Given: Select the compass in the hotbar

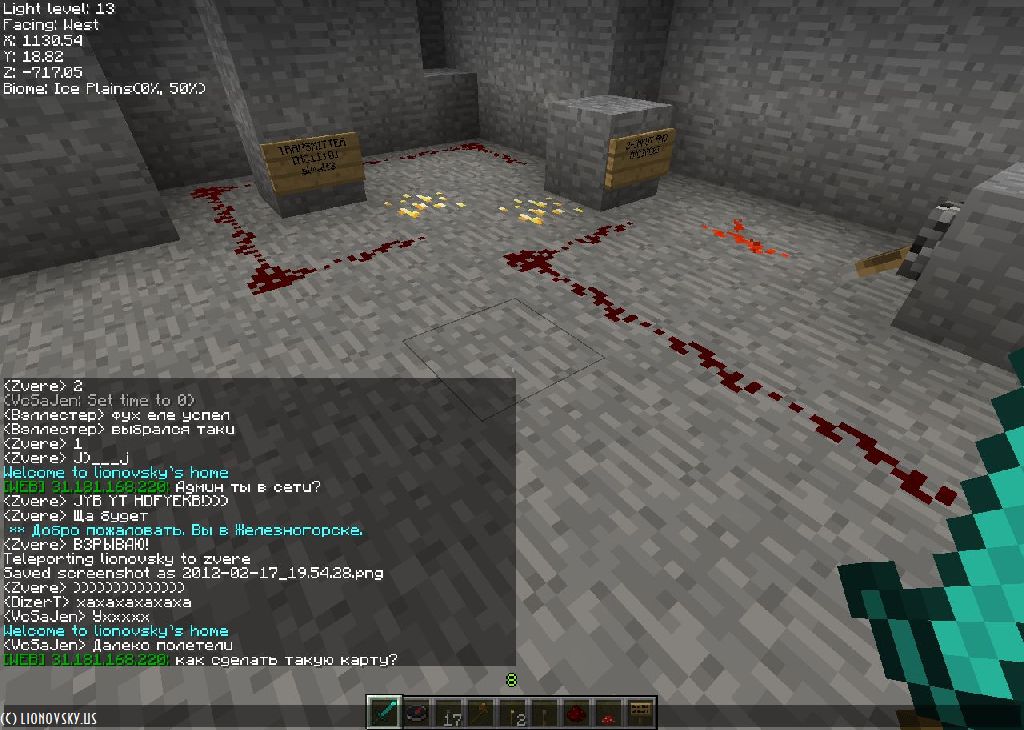Looking at the screenshot, I should (x=416, y=712).
